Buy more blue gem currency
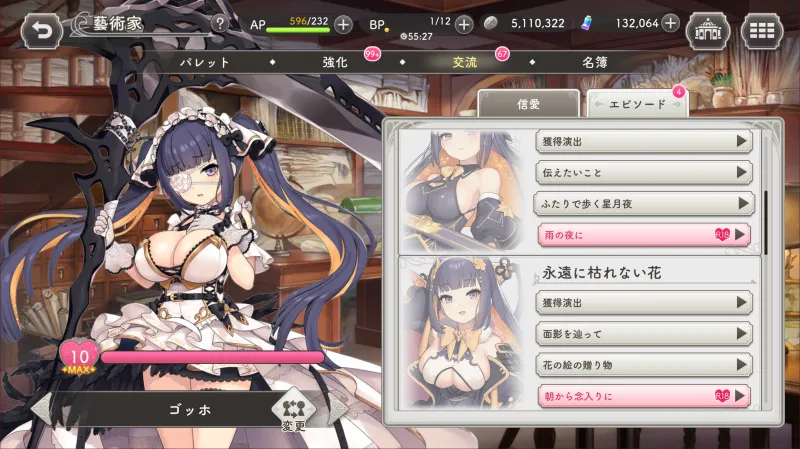This screenshot has width=800, height=449. (x=668, y=24)
